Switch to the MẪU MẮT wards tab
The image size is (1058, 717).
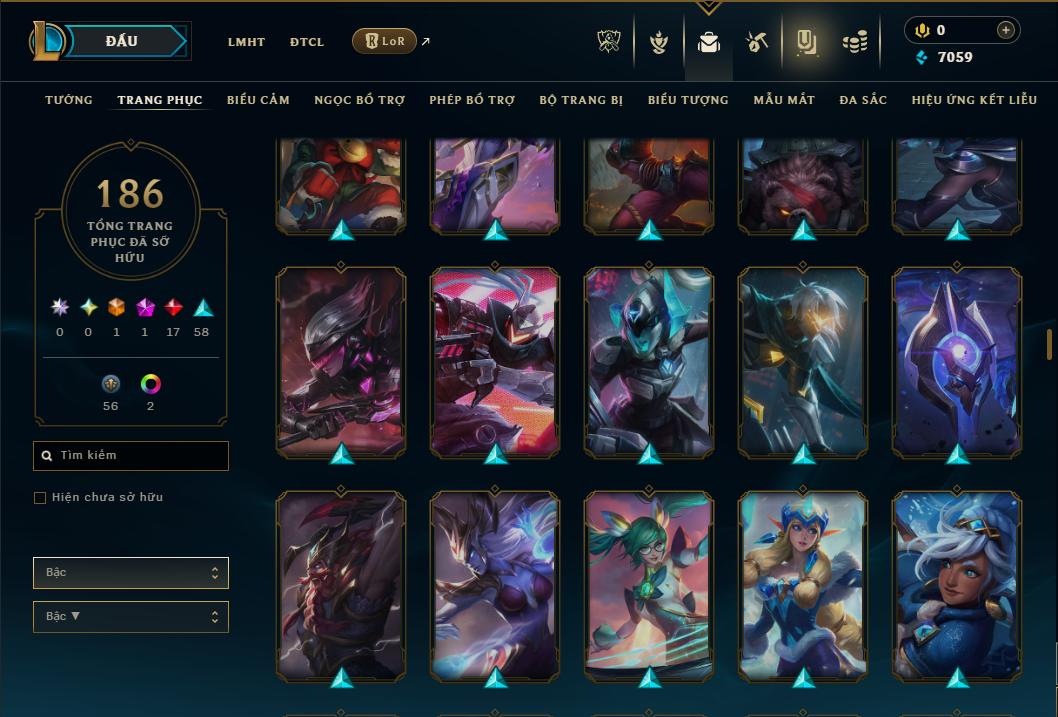pos(784,100)
